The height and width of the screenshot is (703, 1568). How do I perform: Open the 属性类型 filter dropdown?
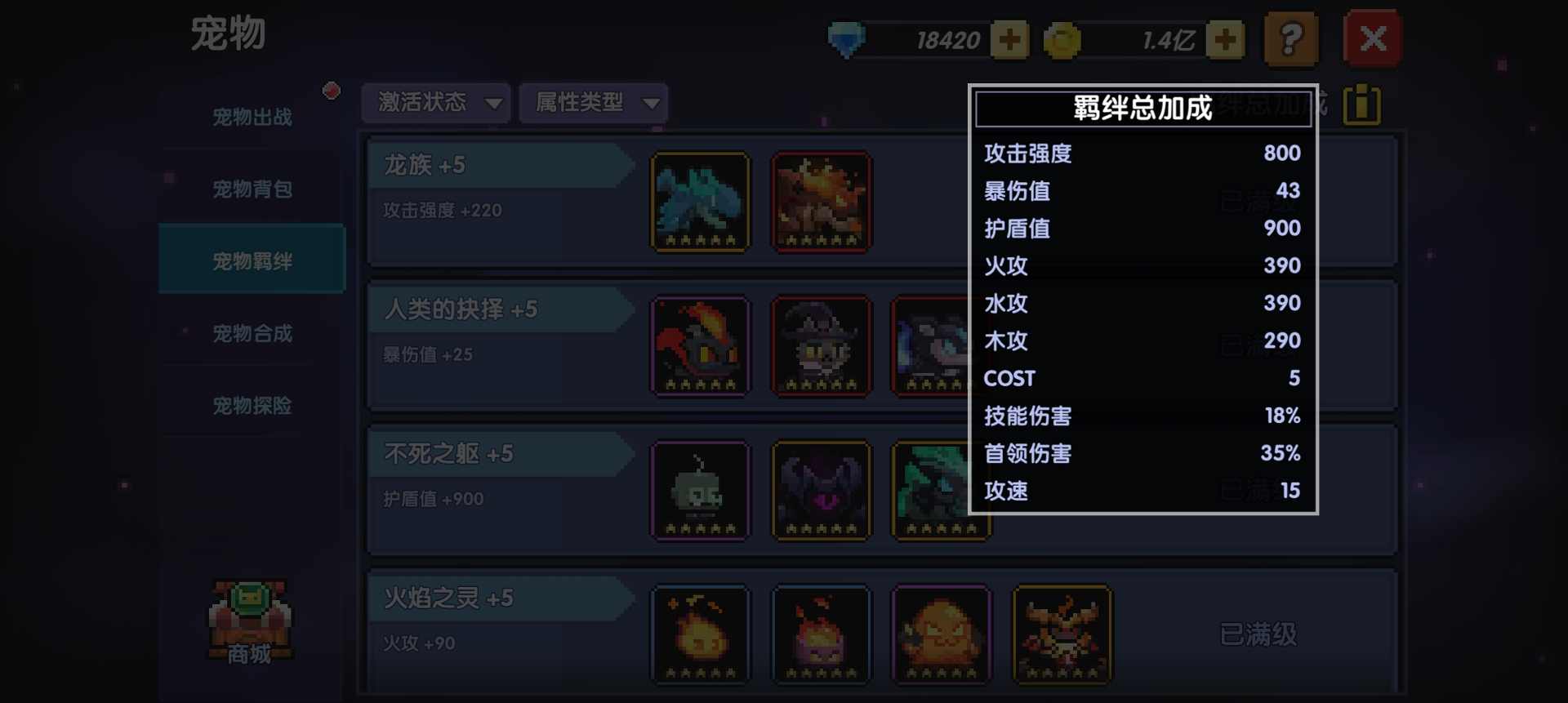tap(592, 103)
